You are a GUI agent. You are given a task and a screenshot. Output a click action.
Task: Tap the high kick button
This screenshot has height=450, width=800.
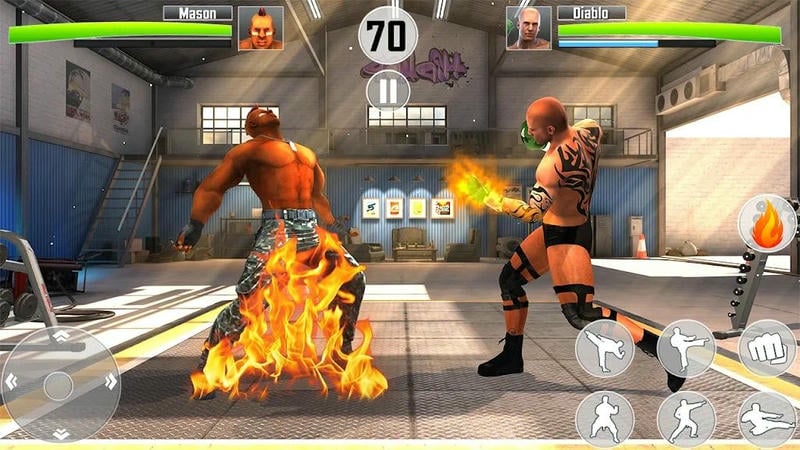tap(604, 348)
